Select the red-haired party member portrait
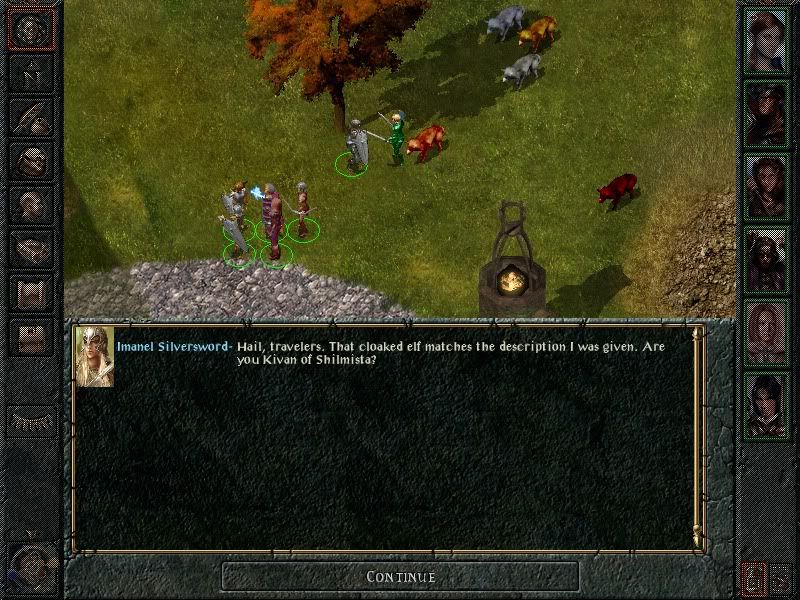The height and width of the screenshot is (600, 800). coord(767,40)
